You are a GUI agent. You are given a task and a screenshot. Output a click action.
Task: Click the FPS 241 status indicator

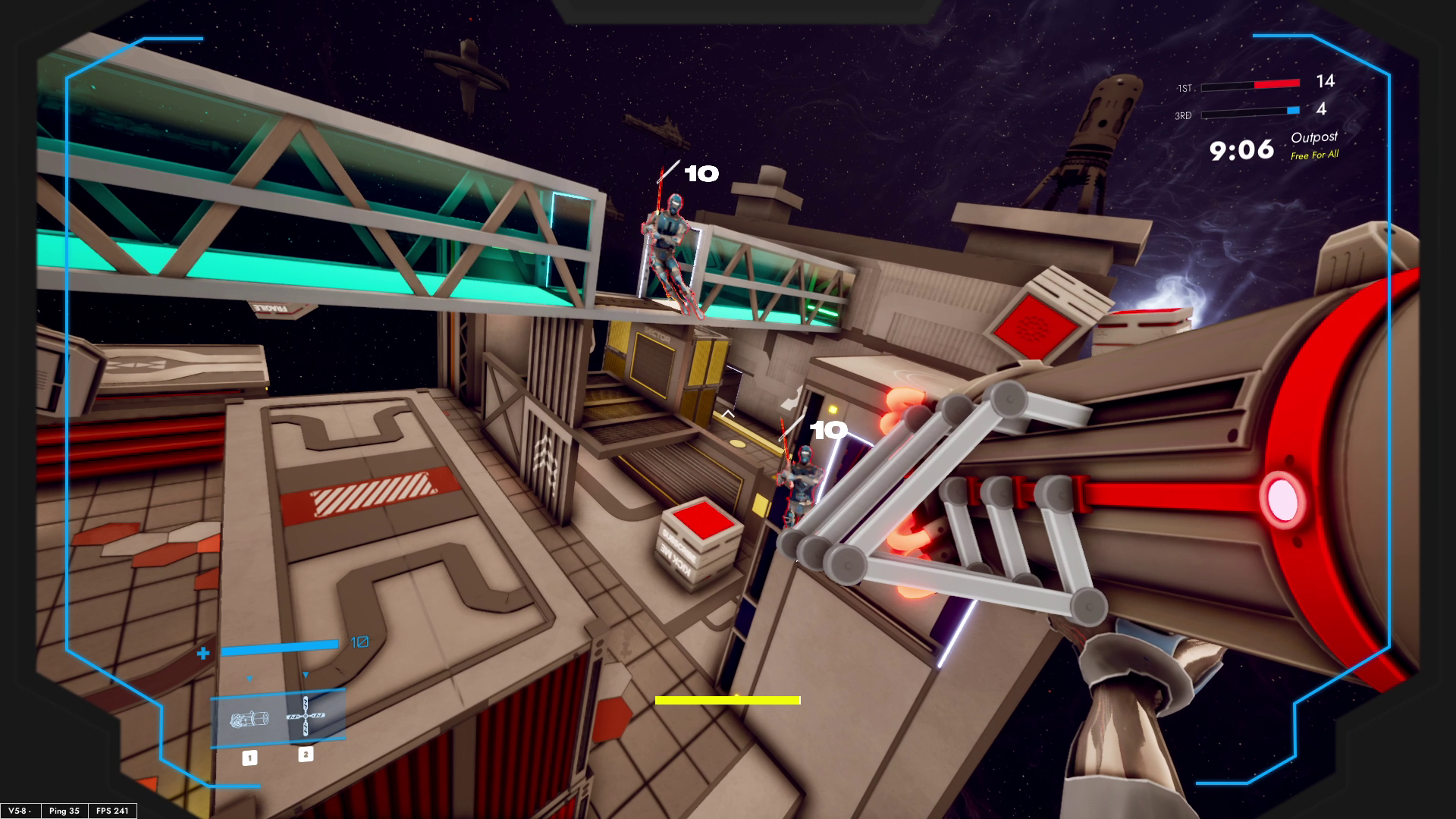111,811
